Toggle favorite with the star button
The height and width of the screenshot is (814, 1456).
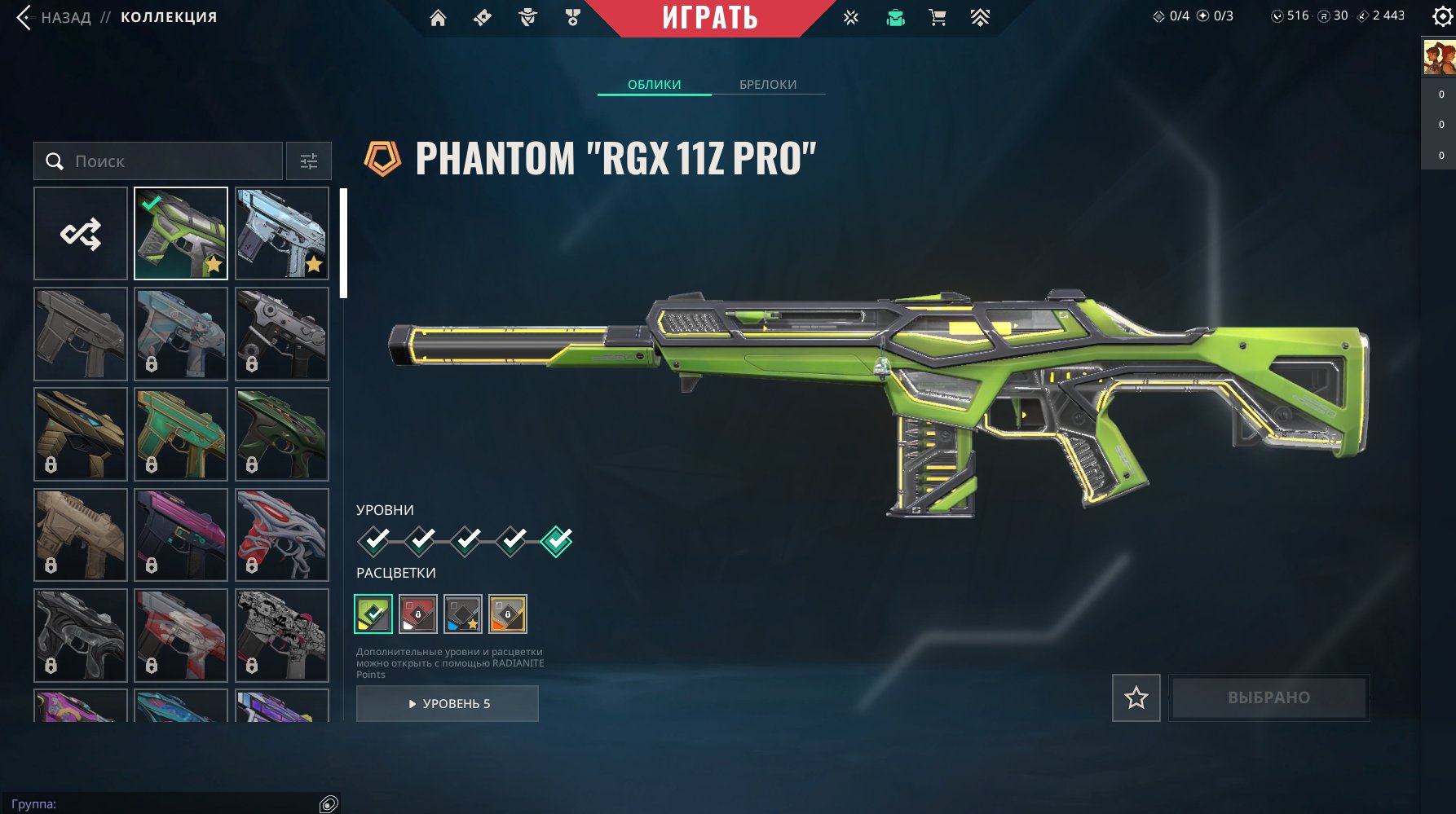click(x=1136, y=697)
